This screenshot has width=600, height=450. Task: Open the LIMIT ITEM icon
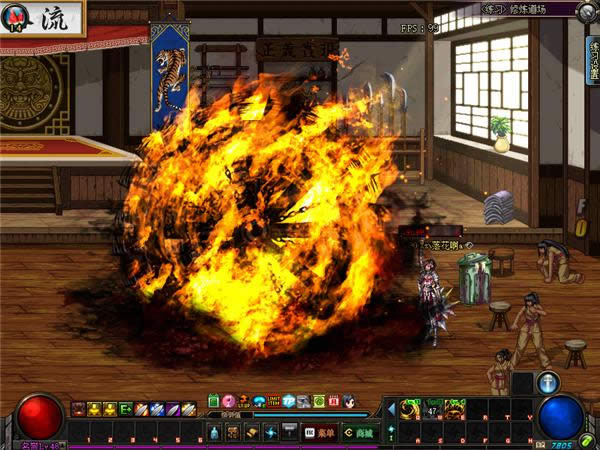click(x=273, y=401)
